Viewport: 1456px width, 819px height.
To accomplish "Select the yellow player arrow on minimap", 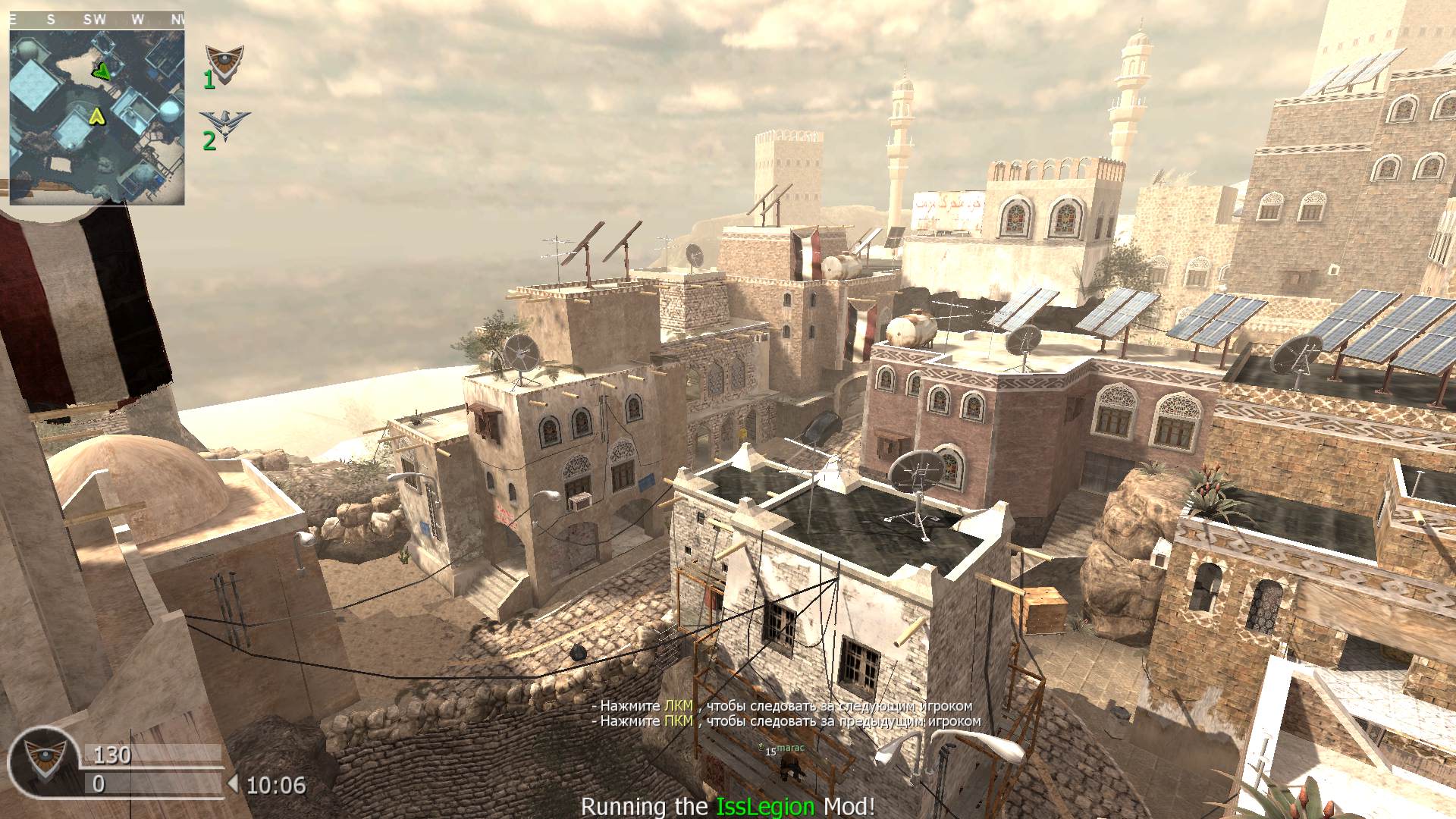I will coord(96,116).
